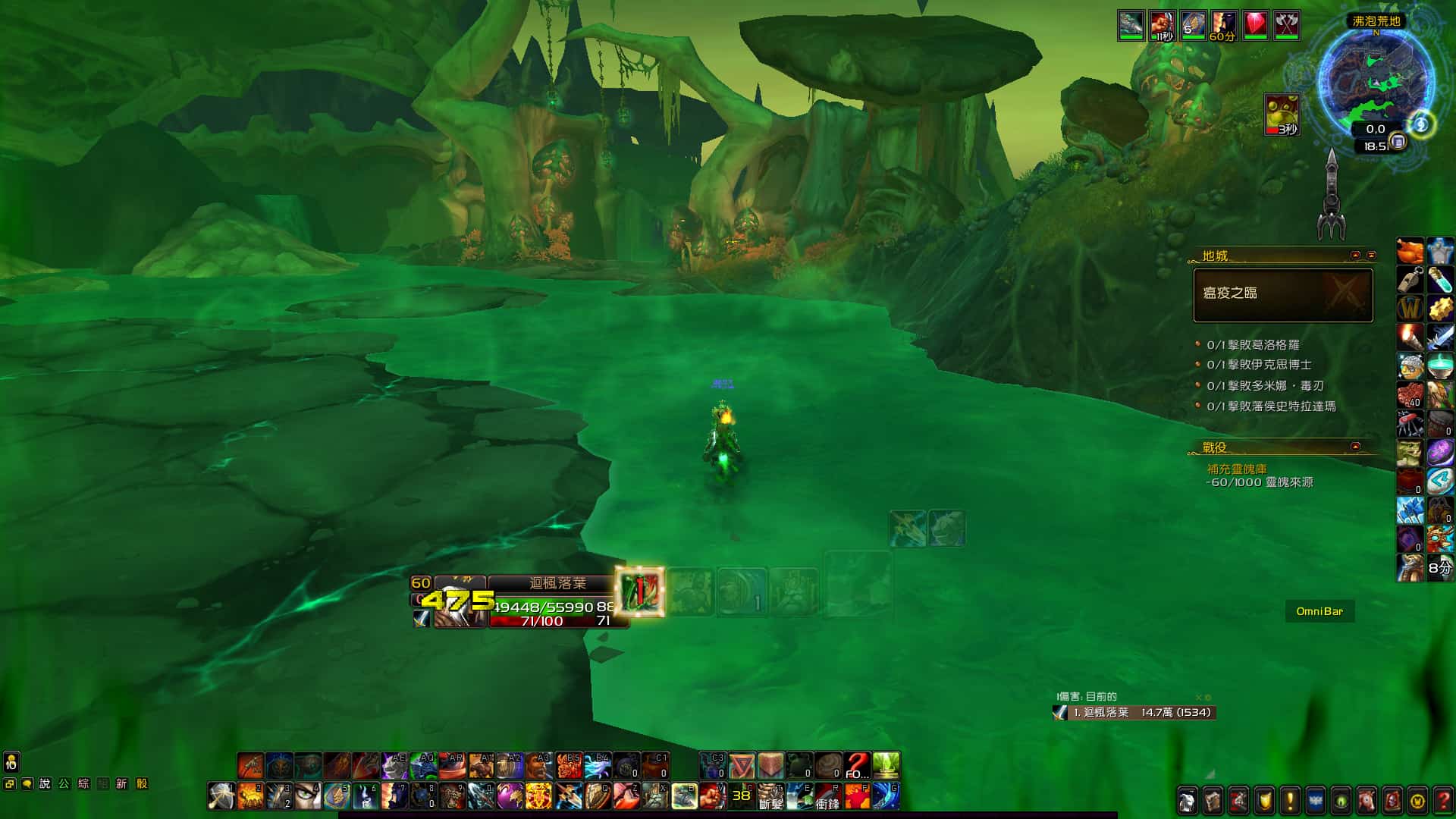Click the crossed axes buff icon
Viewport: 1456px width, 819px height.
1286,25
